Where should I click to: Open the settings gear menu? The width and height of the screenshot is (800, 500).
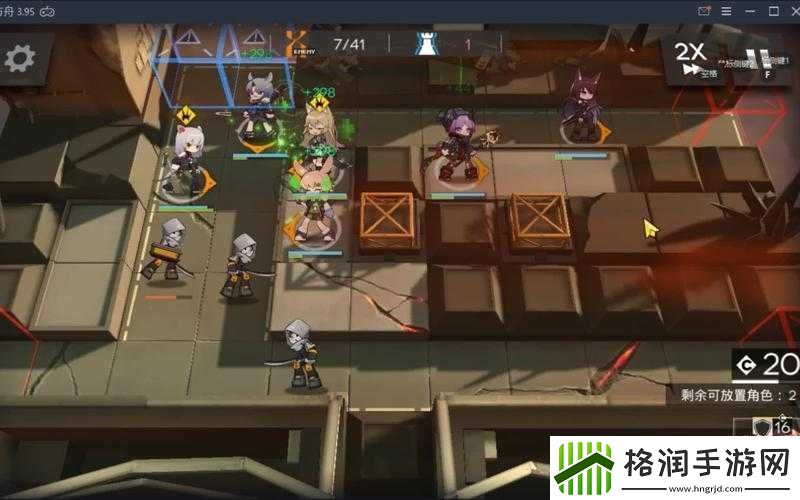pos(20,58)
